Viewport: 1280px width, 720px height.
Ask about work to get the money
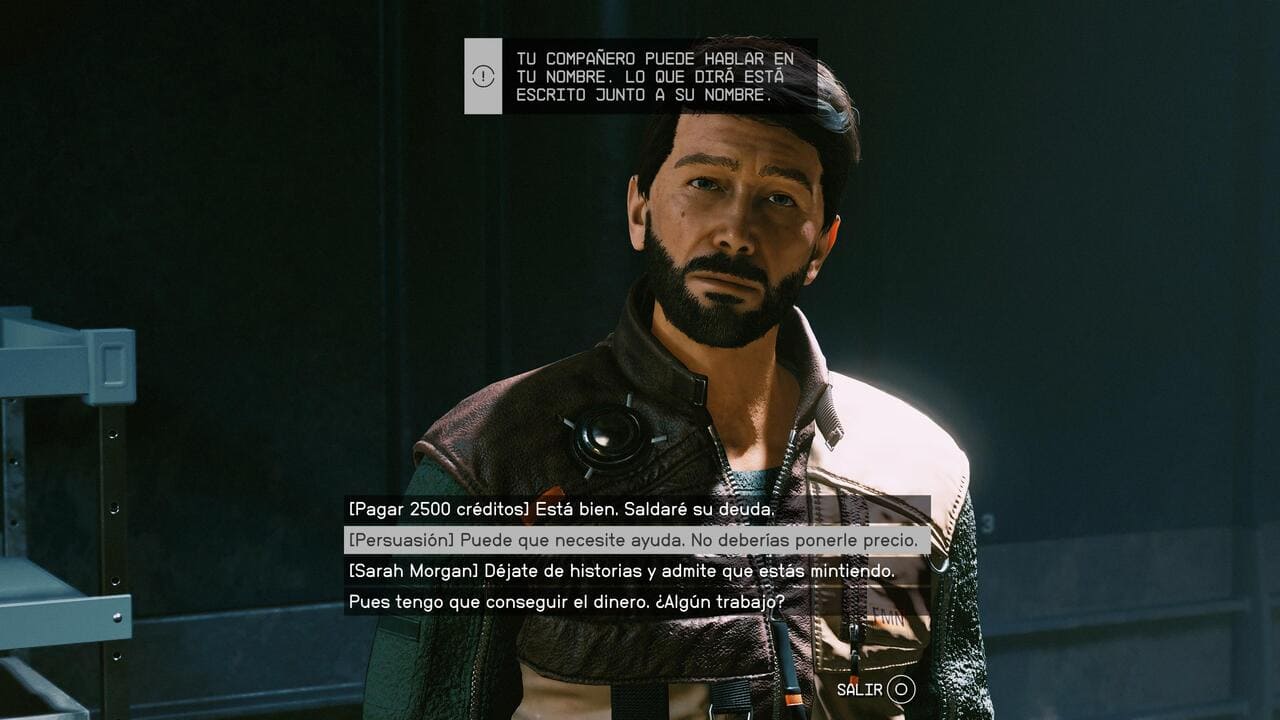point(566,602)
